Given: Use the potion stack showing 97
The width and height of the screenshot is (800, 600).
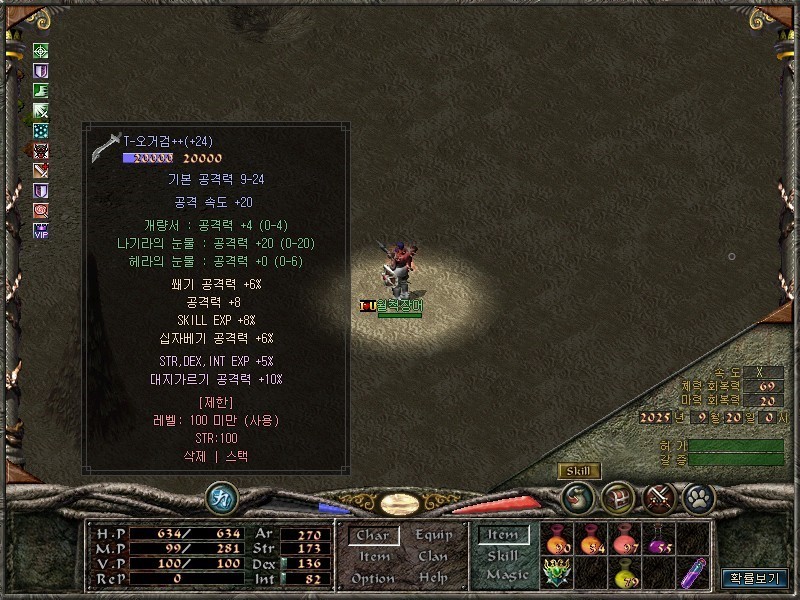Looking at the screenshot, I should click(x=625, y=541).
